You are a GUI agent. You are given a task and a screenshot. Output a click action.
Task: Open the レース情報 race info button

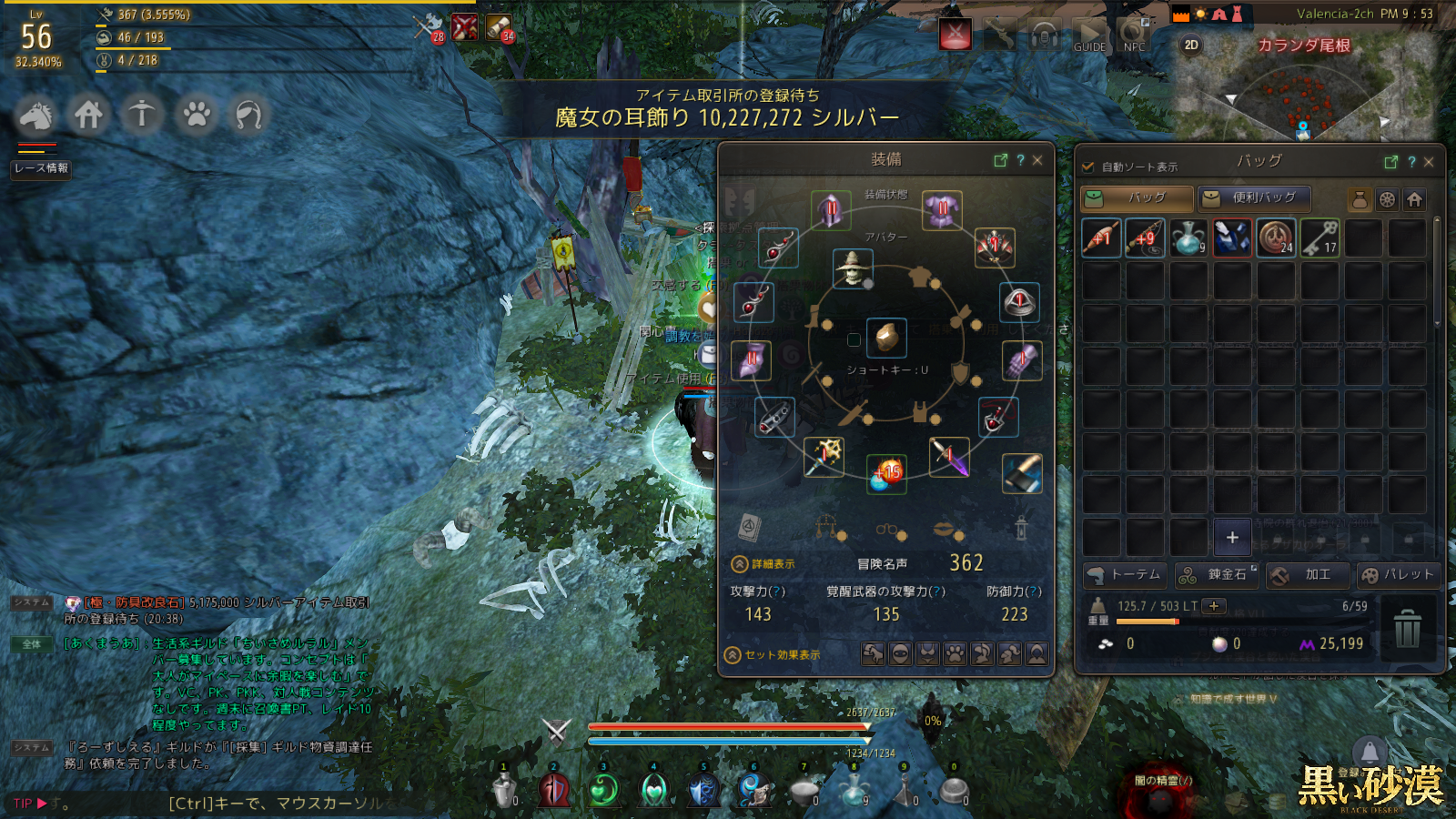41,168
